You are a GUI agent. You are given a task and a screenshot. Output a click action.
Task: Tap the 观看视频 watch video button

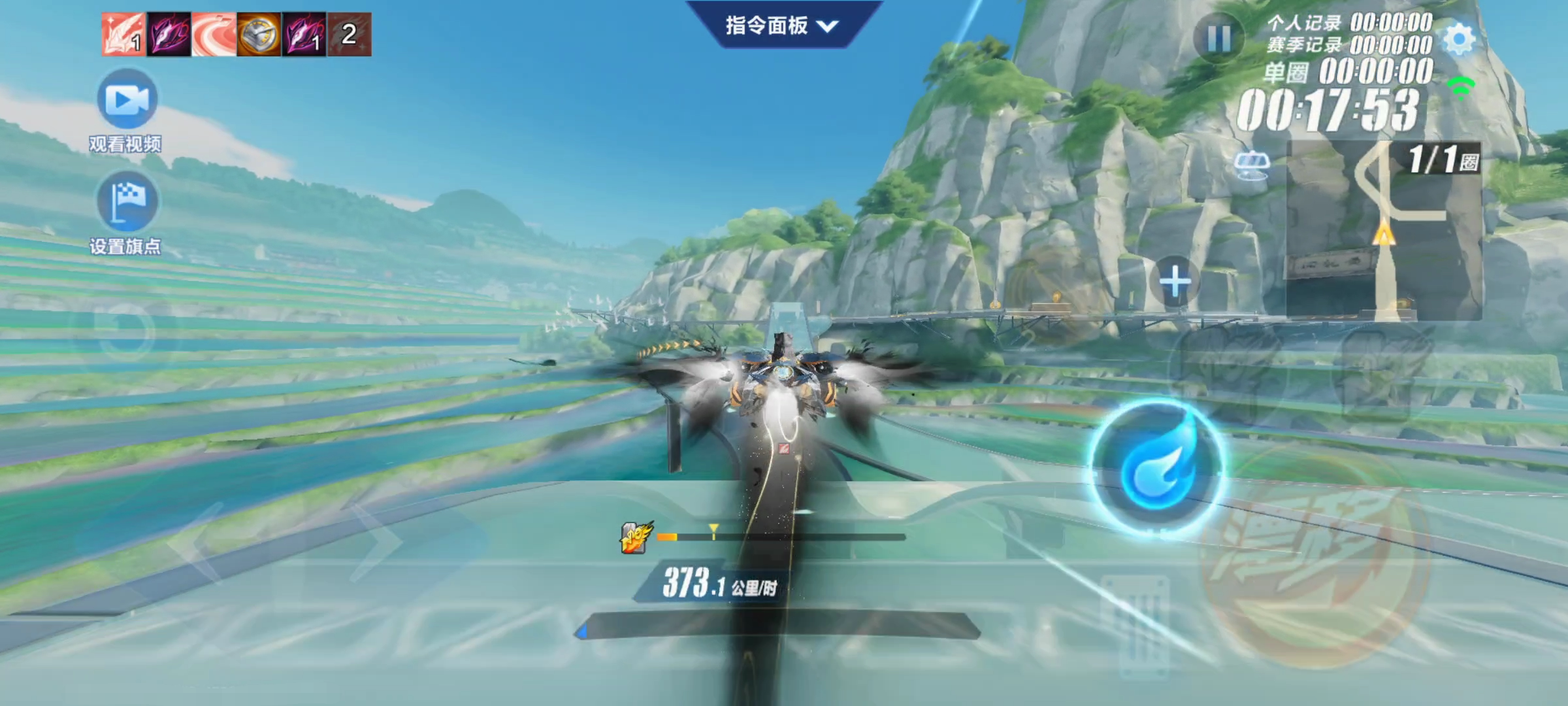click(x=127, y=100)
